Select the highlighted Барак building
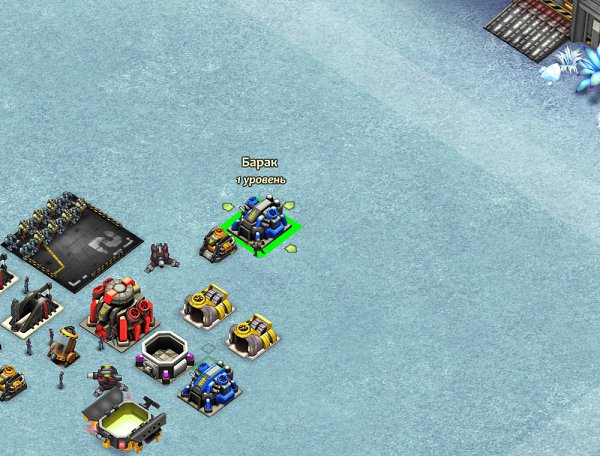Viewport: 600px width, 456px height. (x=260, y=223)
